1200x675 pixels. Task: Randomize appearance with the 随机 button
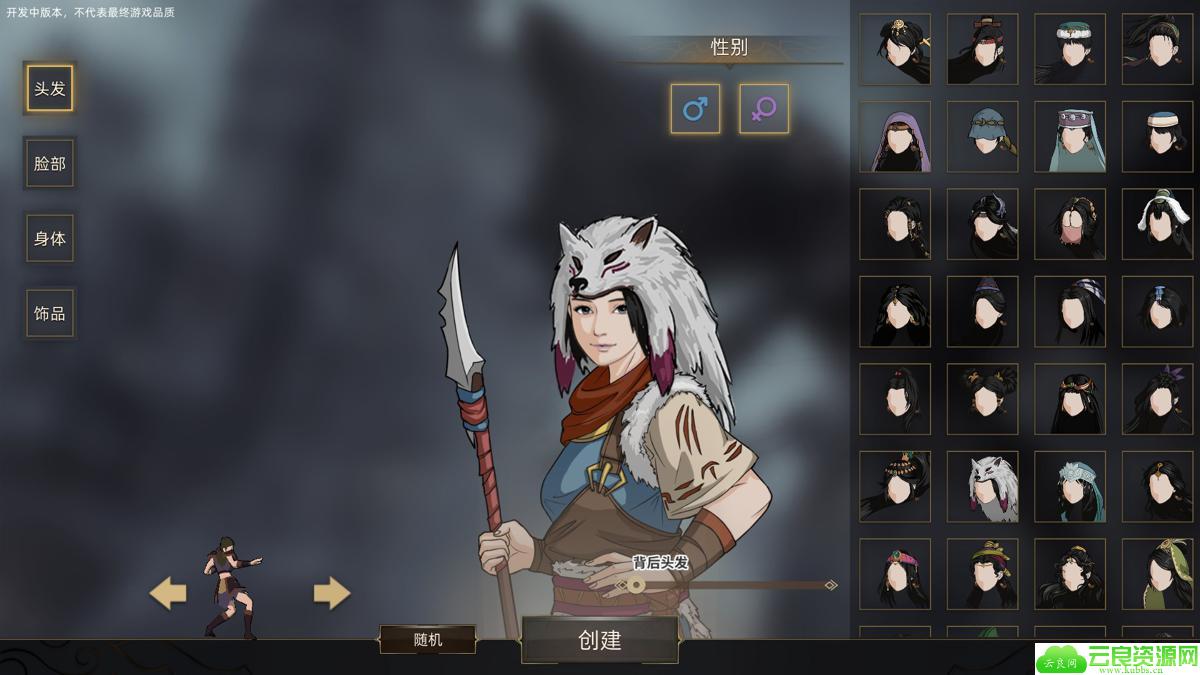(428, 640)
